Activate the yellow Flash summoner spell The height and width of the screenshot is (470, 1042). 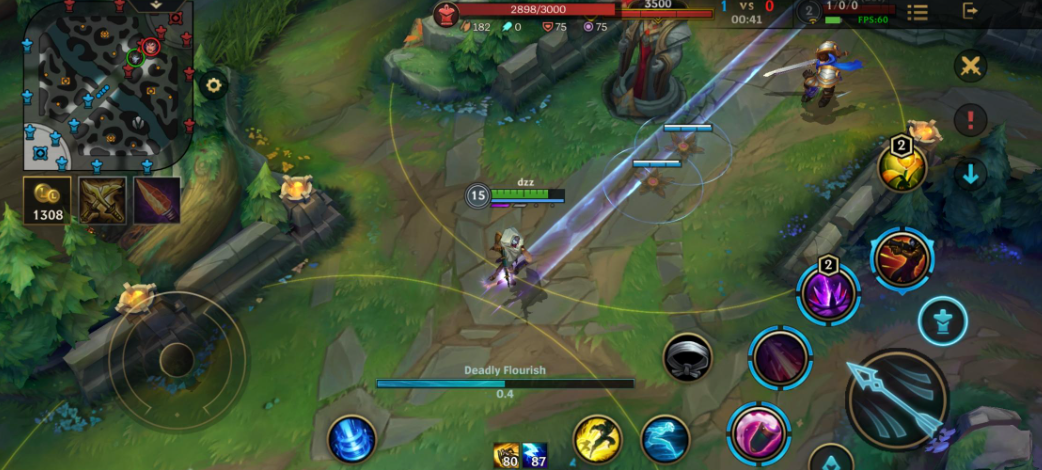coord(597,439)
